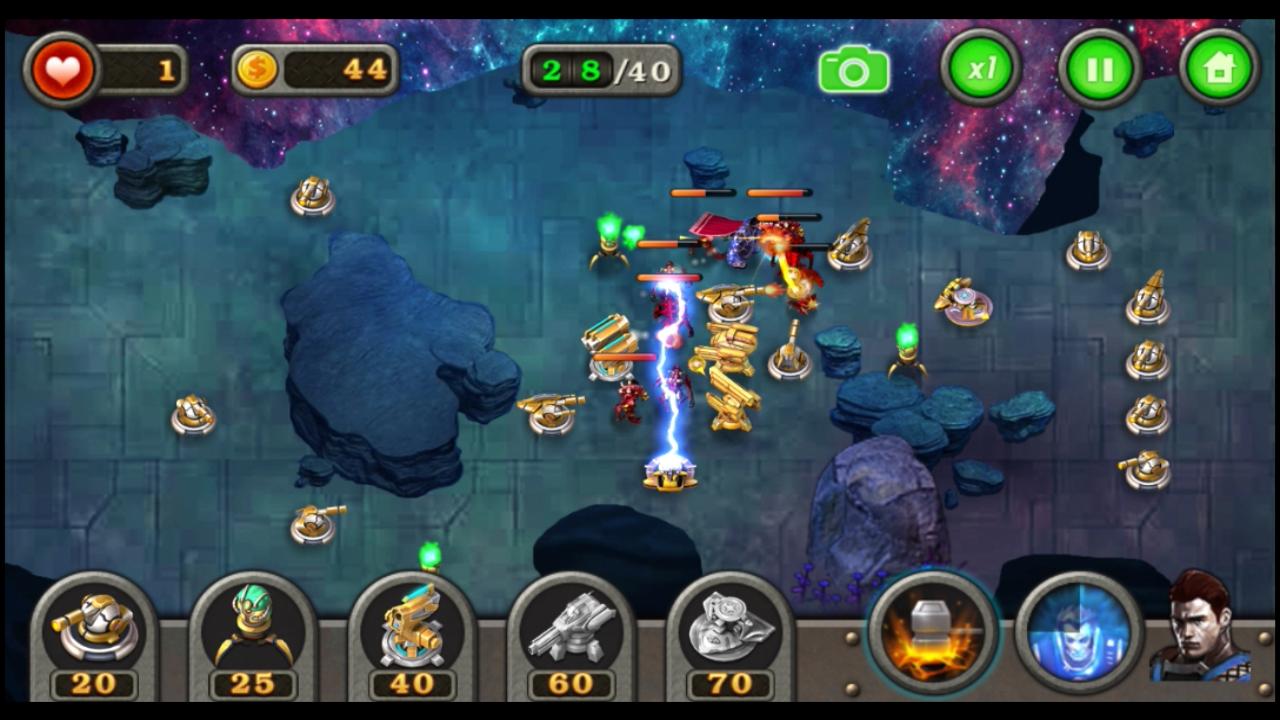Toggle the x1 game speed setting

(978, 68)
